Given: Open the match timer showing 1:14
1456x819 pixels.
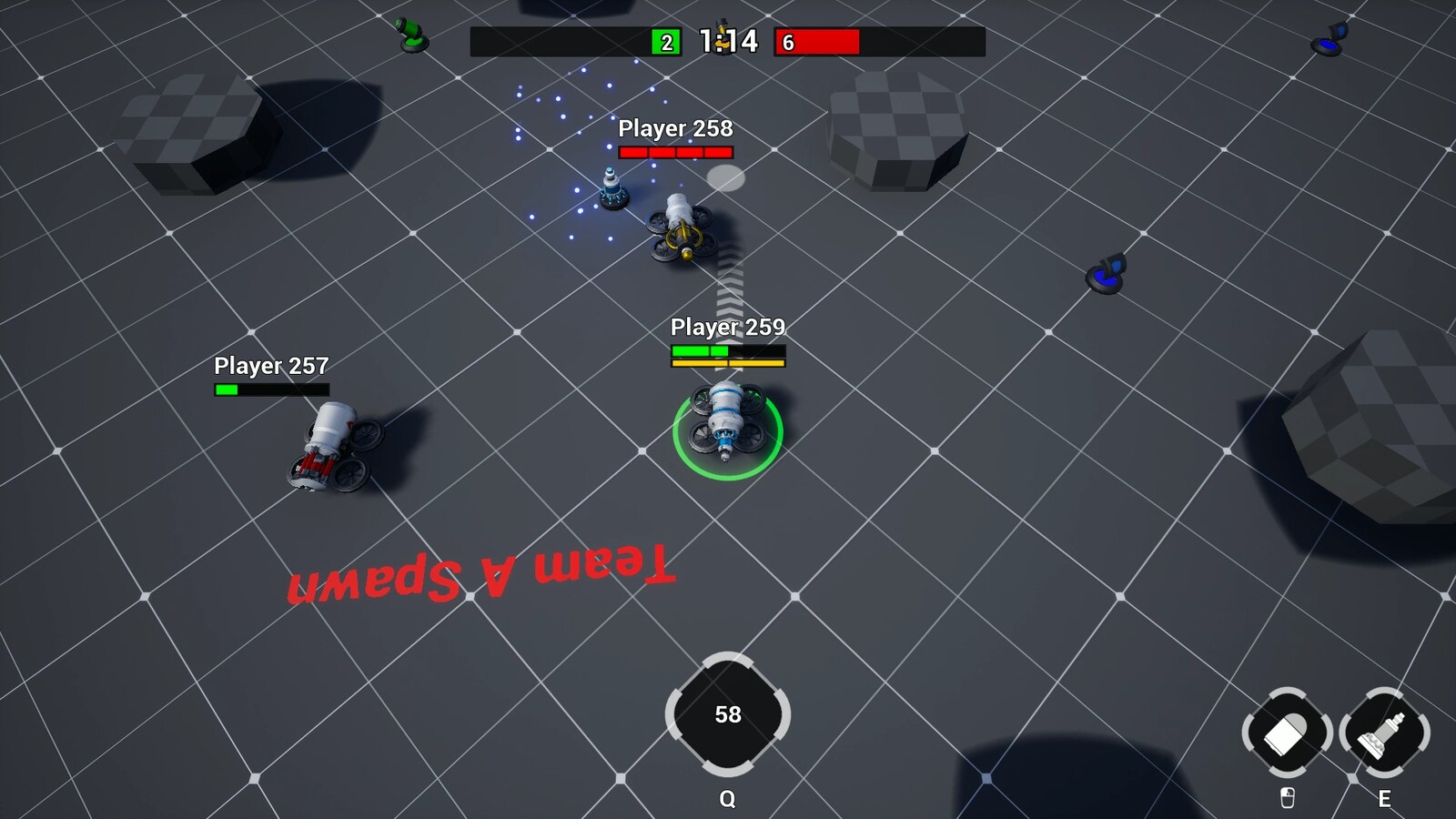Looking at the screenshot, I should pyautogui.click(x=723, y=41).
